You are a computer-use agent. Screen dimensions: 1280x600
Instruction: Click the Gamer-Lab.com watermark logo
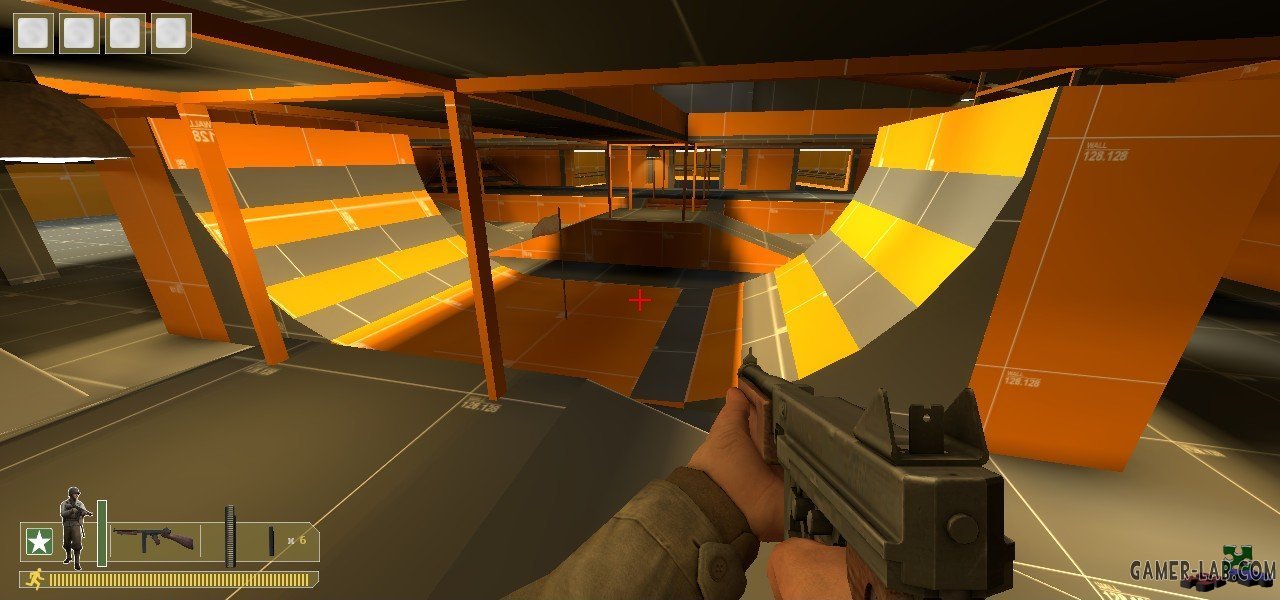point(1203,570)
